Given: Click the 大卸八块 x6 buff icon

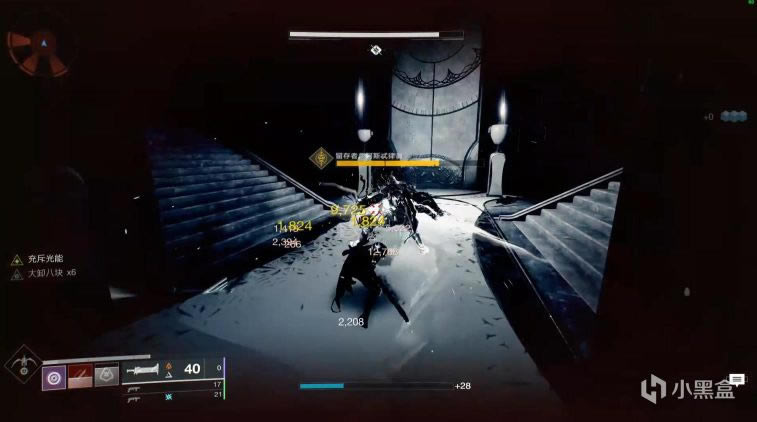Looking at the screenshot, I should [x=17, y=274].
